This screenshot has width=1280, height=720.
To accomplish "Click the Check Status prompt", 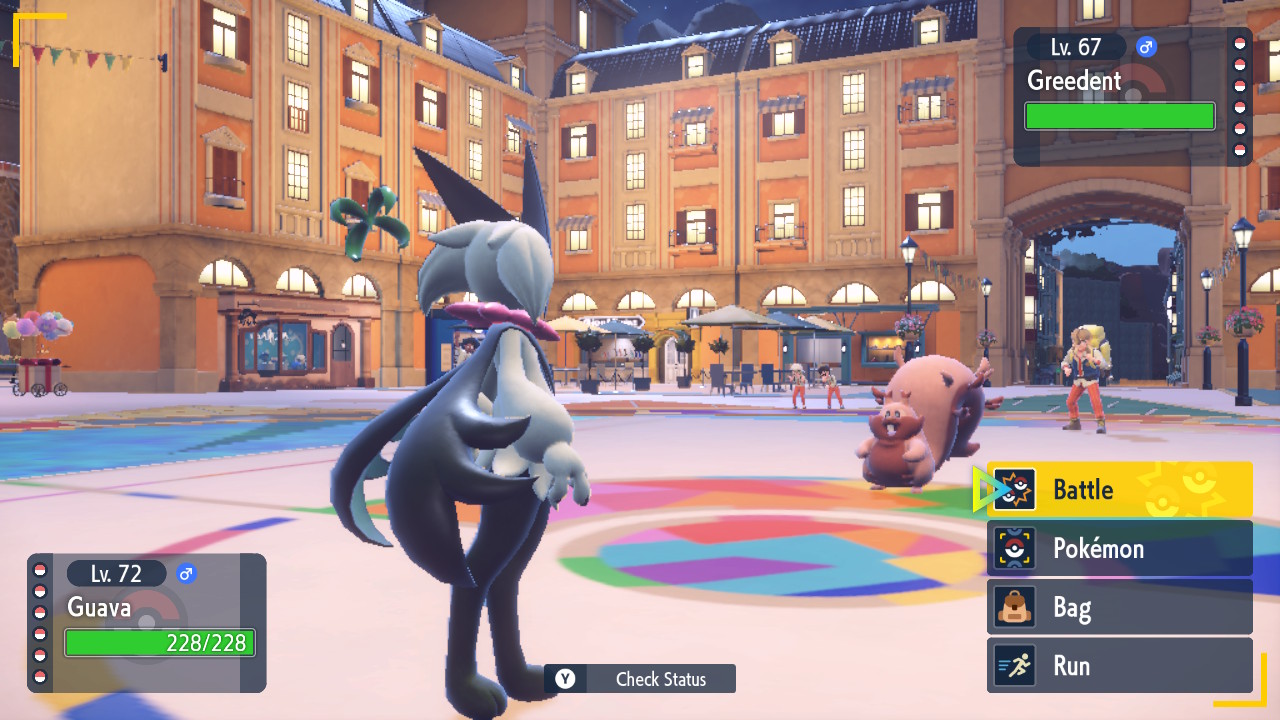I will (640, 679).
